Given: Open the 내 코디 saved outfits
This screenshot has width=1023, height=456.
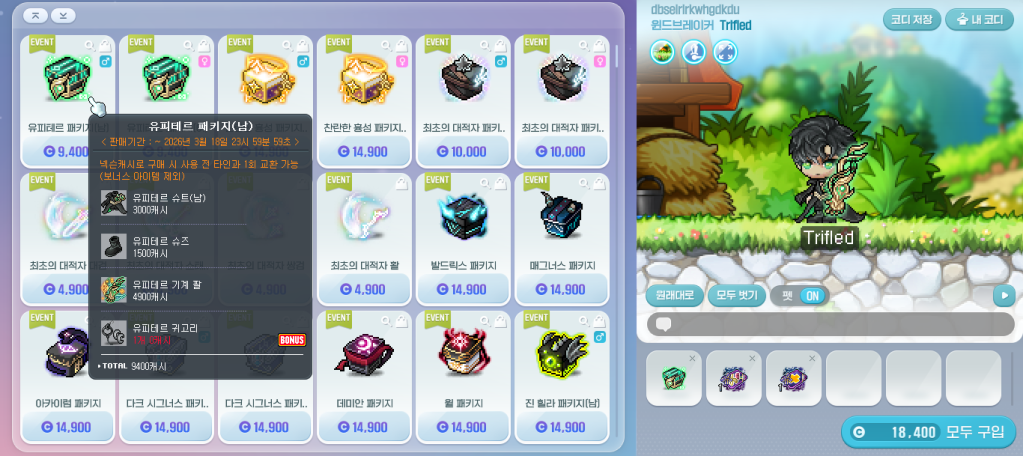Looking at the screenshot, I should pos(978,19).
